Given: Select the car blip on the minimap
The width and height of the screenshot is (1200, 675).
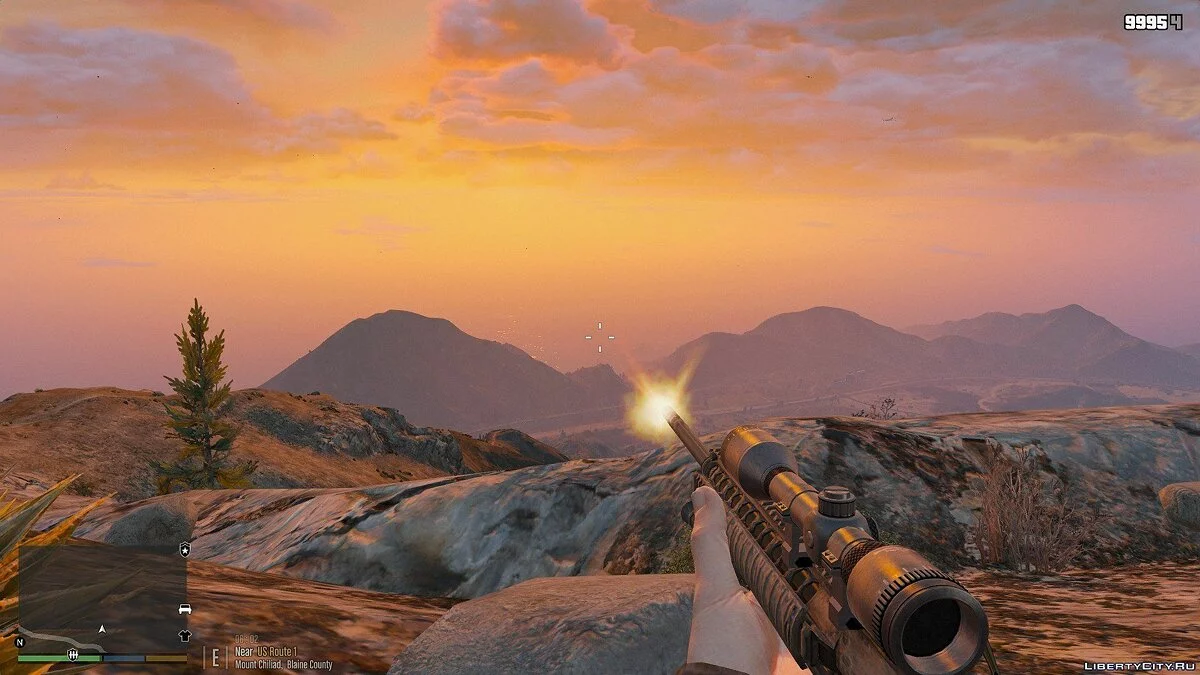Looking at the screenshot, I should pos(184,609).
